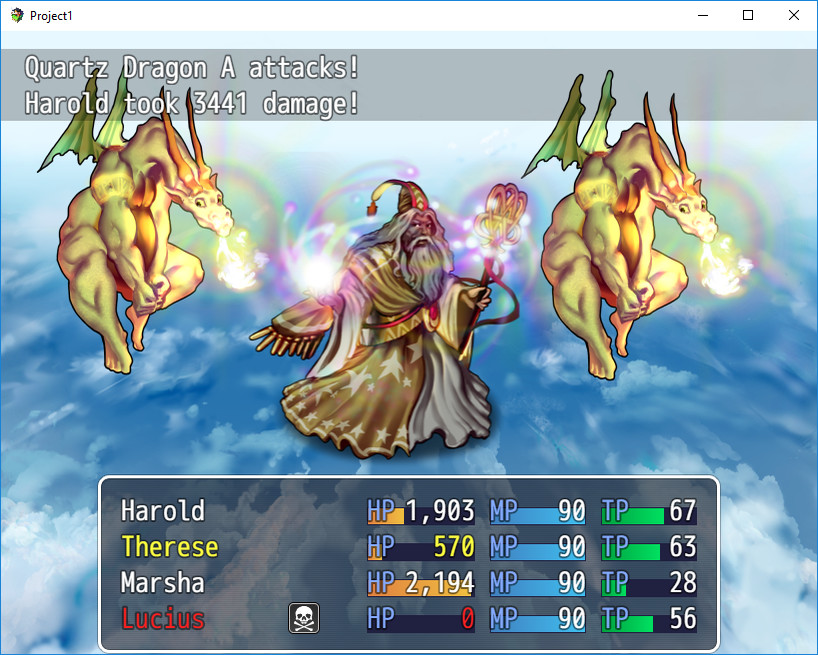This screenshot has width=818, height=655.
Task: Maximize the Project1 window
Action: [x=748, y=16]
